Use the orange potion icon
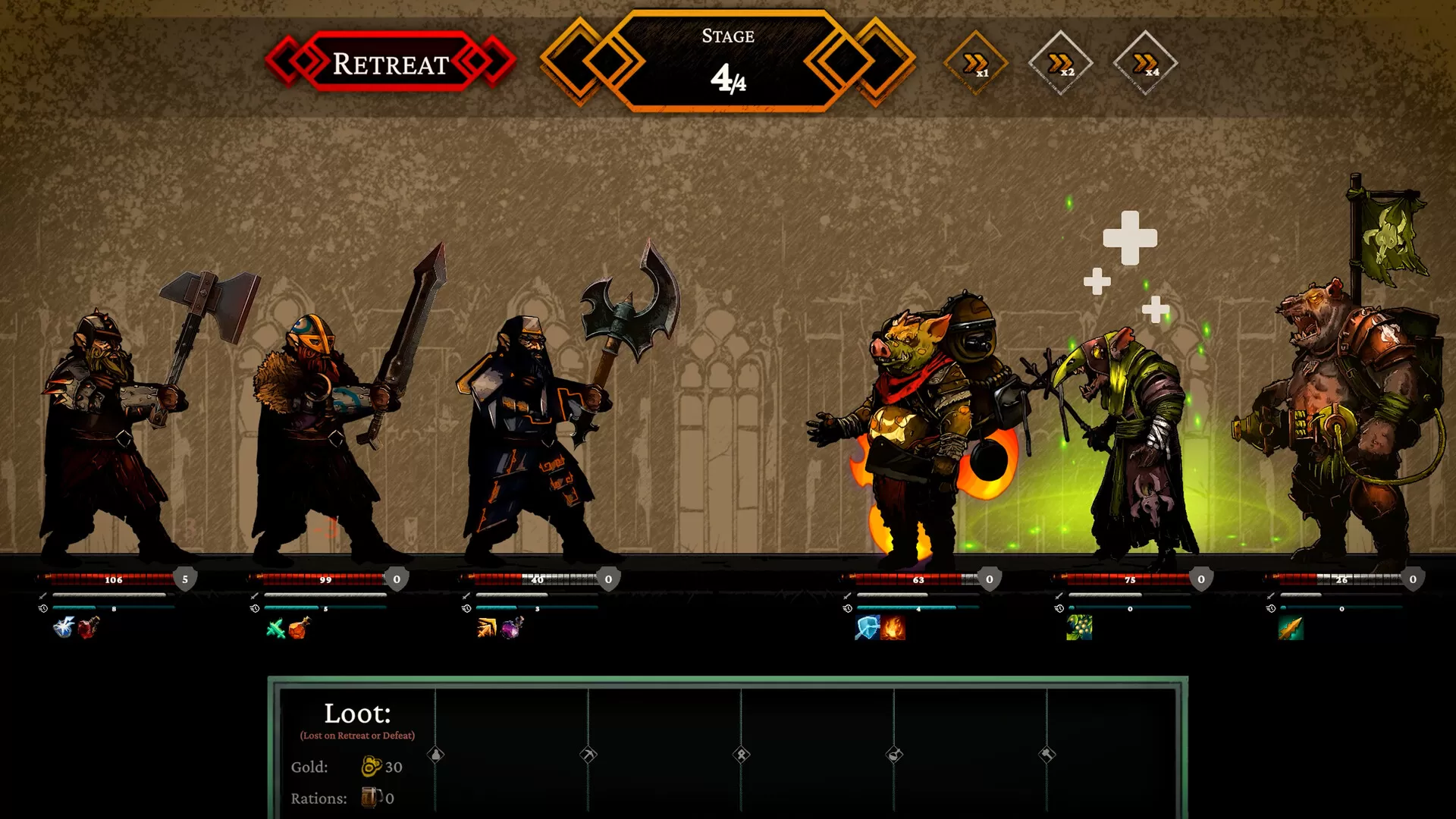This screenshot has height=819, width=1456. pos(300,628)
